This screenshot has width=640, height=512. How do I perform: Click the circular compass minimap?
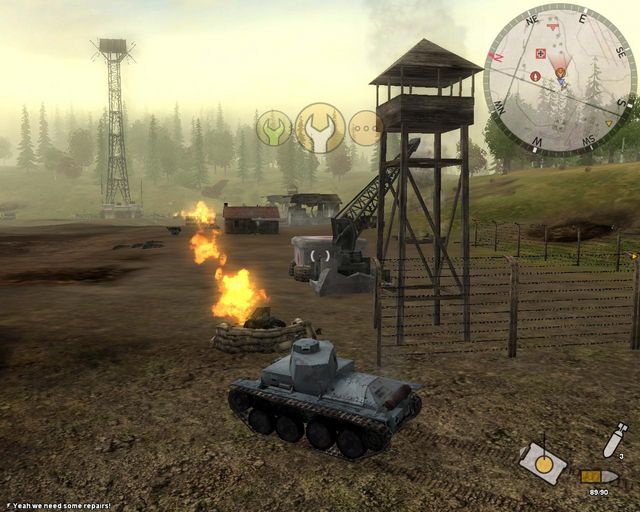point(560,78)
